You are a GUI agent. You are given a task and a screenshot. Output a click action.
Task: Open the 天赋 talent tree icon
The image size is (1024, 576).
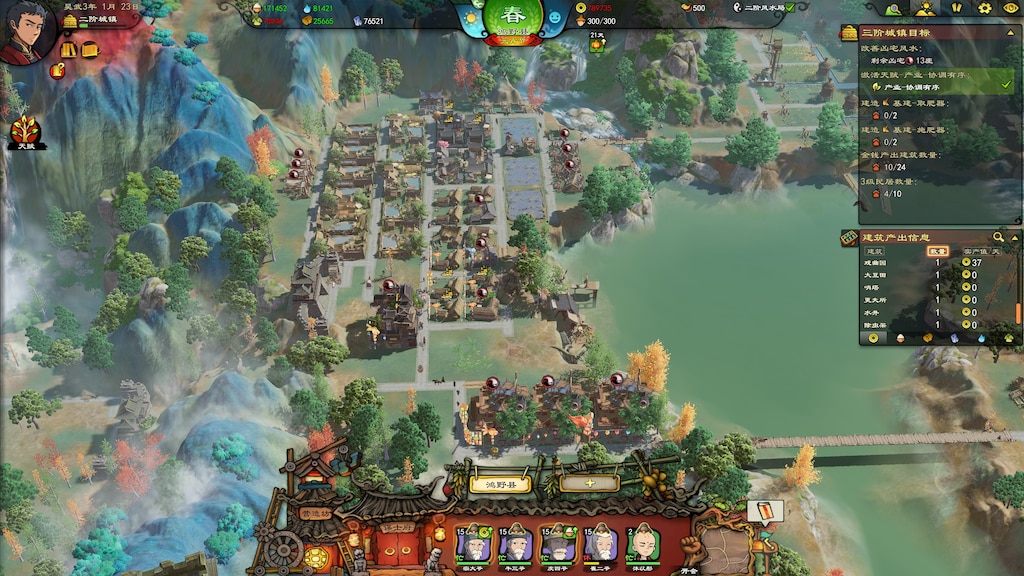click(x=26, y=132)
